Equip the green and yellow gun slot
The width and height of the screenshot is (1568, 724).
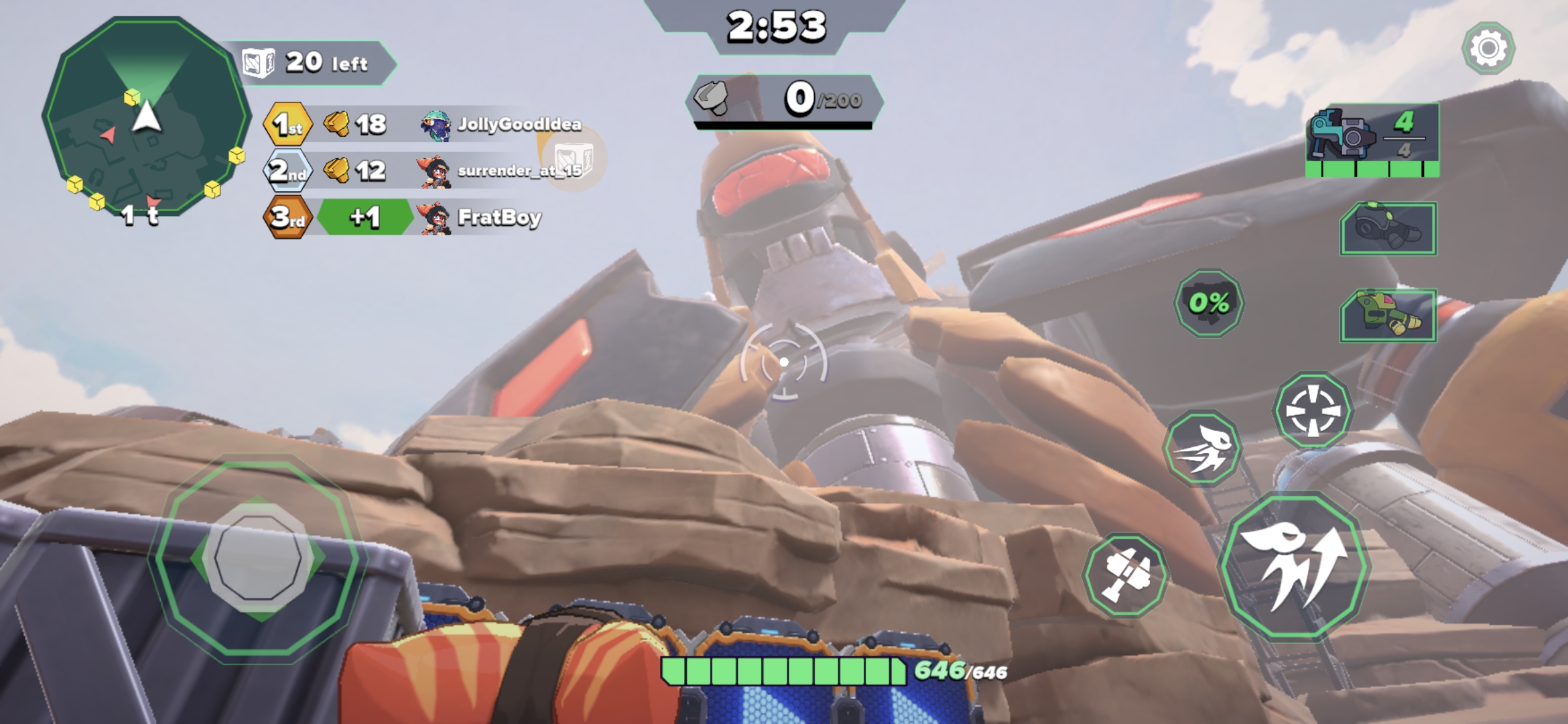tap(1388, 315)
